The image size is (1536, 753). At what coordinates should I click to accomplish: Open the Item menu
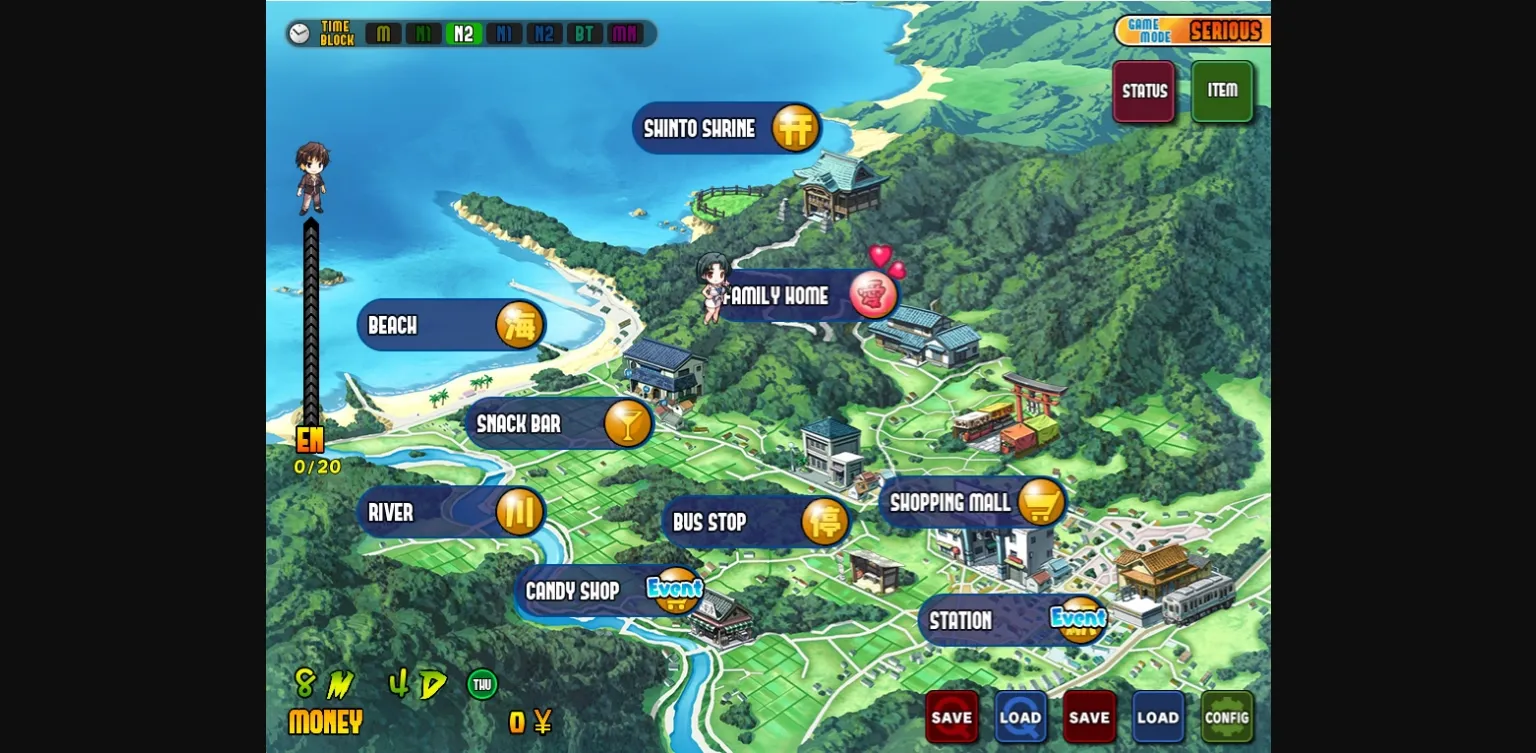click(1222, 91)
